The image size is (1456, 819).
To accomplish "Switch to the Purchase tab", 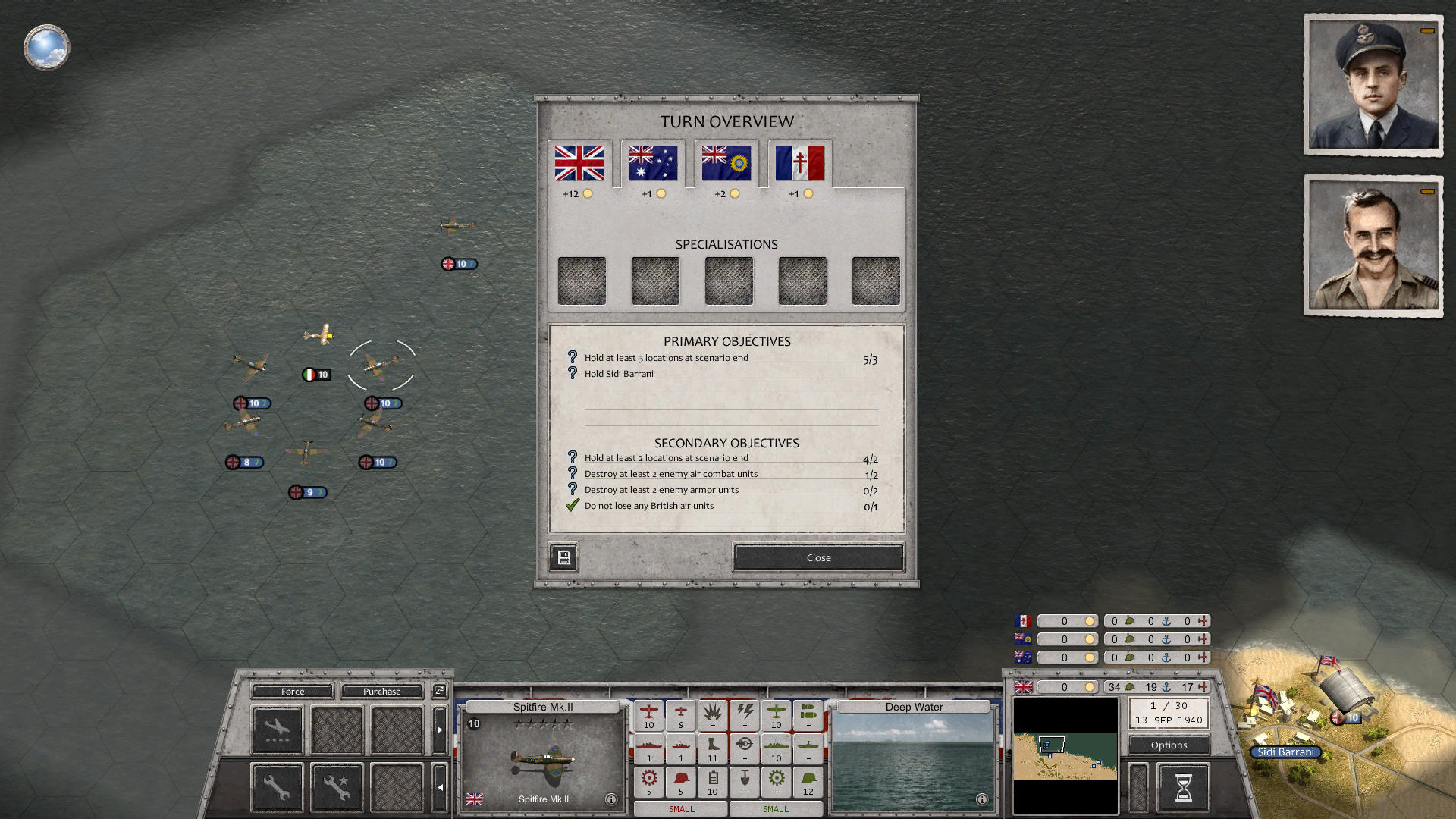I will coord(382,691).
